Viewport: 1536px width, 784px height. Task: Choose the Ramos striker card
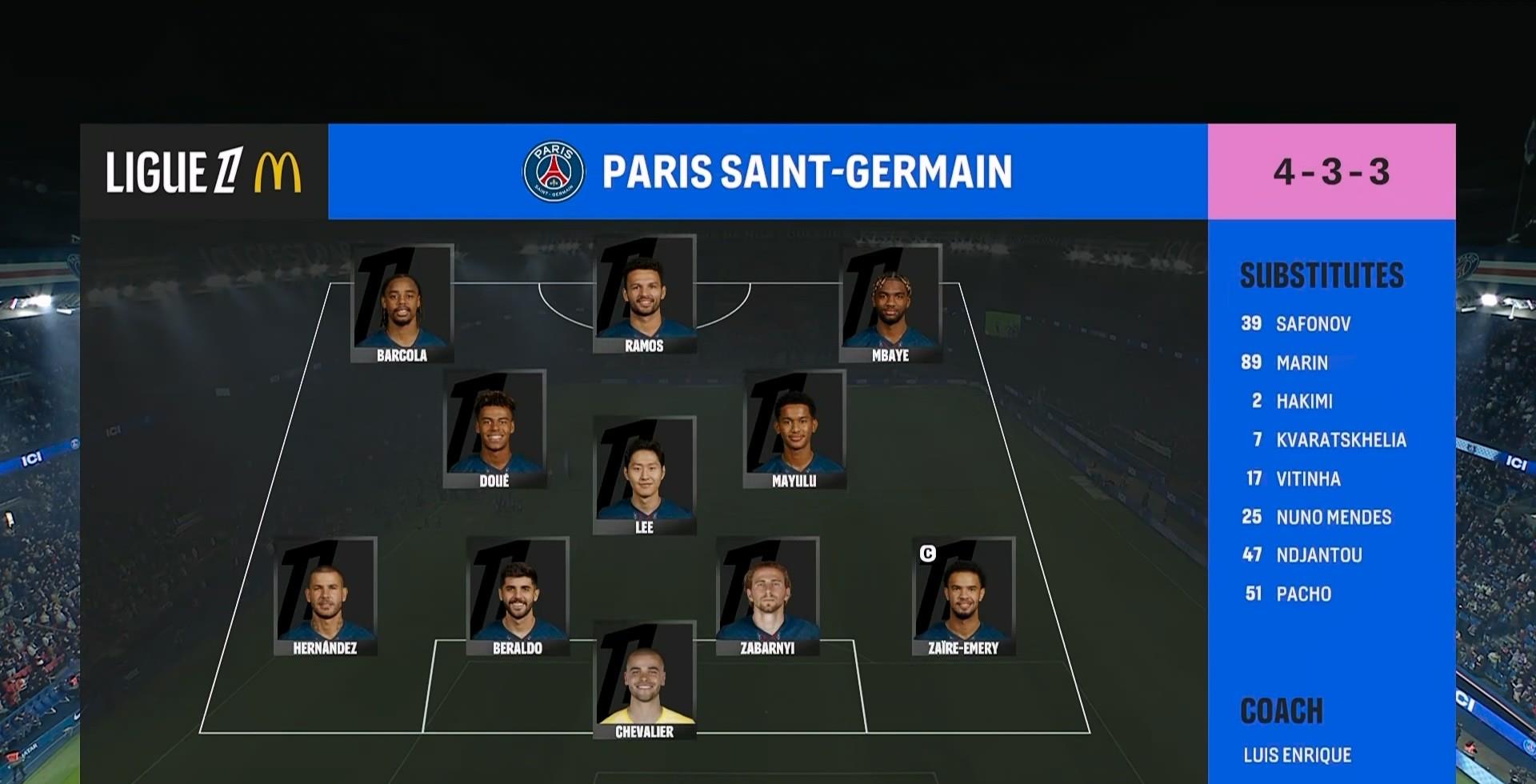click(644, 294)
